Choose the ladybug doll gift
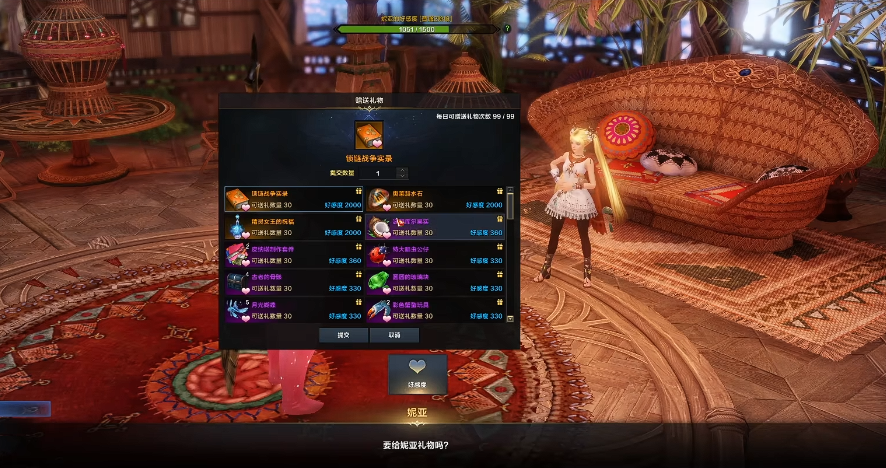This screenshot has width=886, height=468. click(x=436, y=254)
